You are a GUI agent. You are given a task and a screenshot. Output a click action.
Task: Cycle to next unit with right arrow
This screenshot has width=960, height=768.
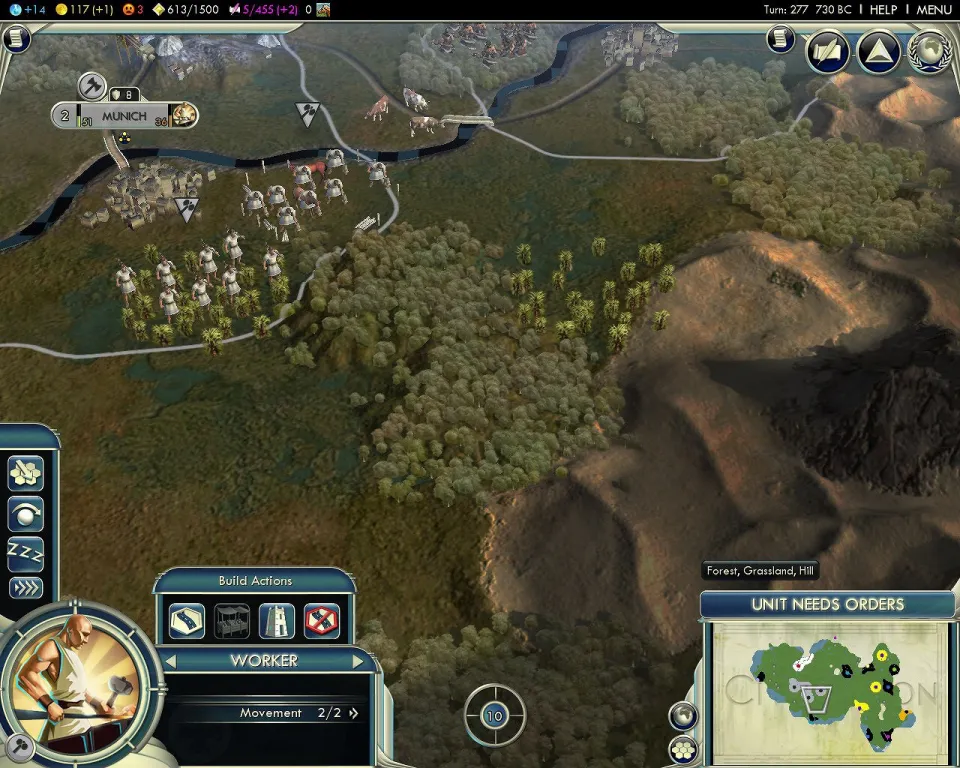(359, 661)
